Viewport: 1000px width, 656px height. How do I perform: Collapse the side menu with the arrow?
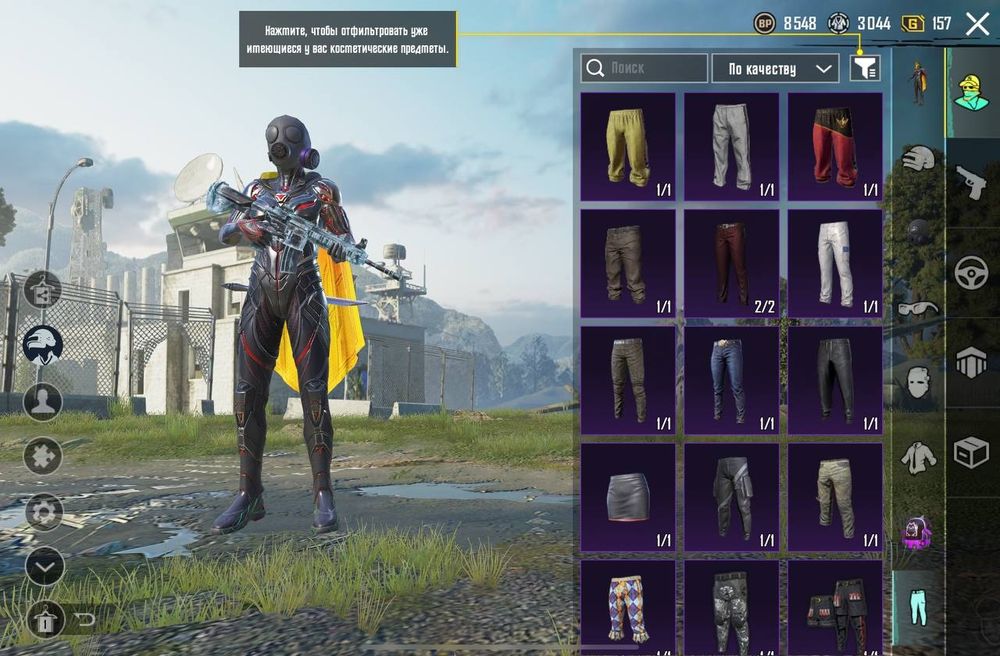(x=43, y=566)
